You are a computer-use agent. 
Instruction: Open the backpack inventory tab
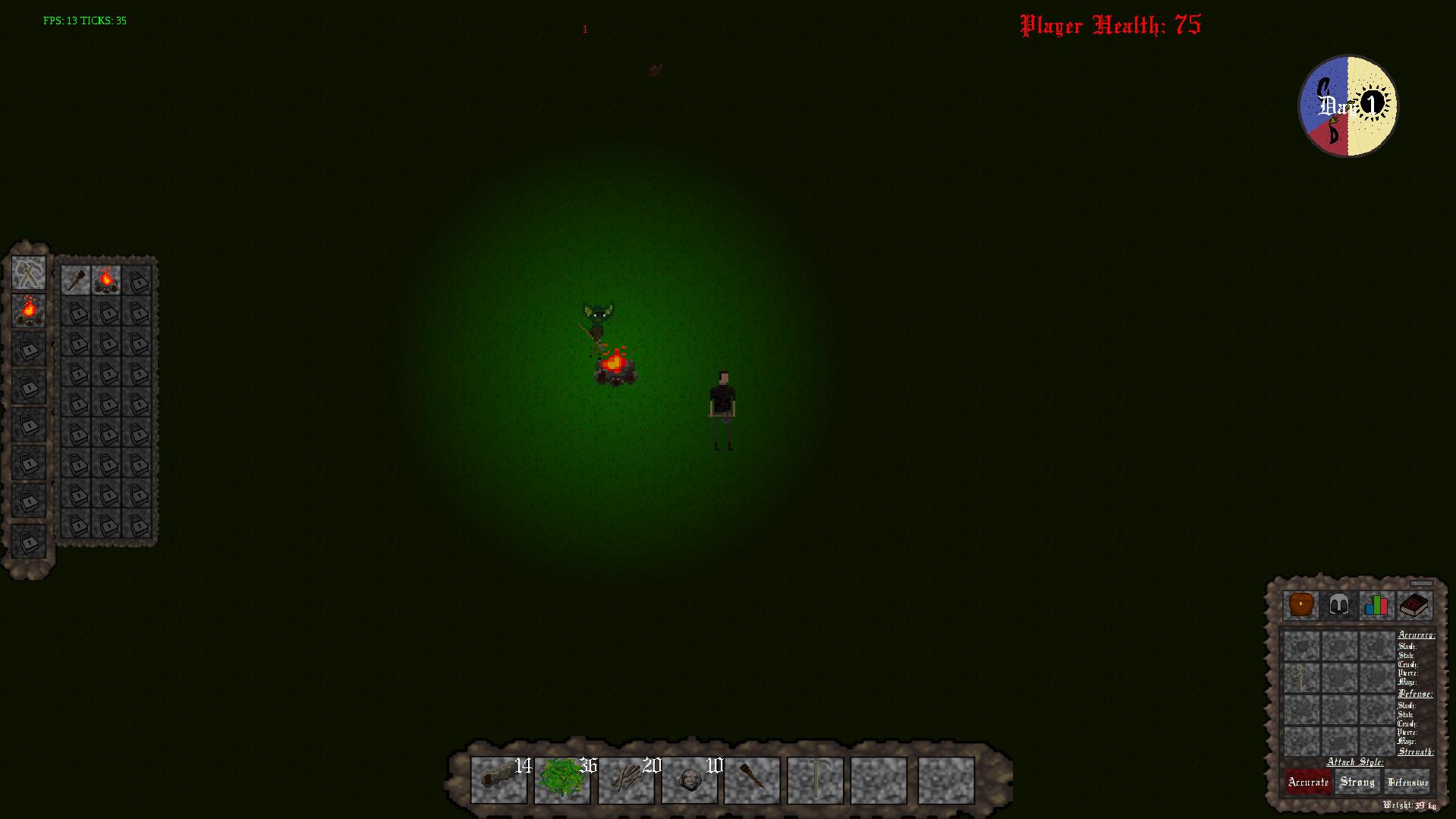pos(1301,606)
